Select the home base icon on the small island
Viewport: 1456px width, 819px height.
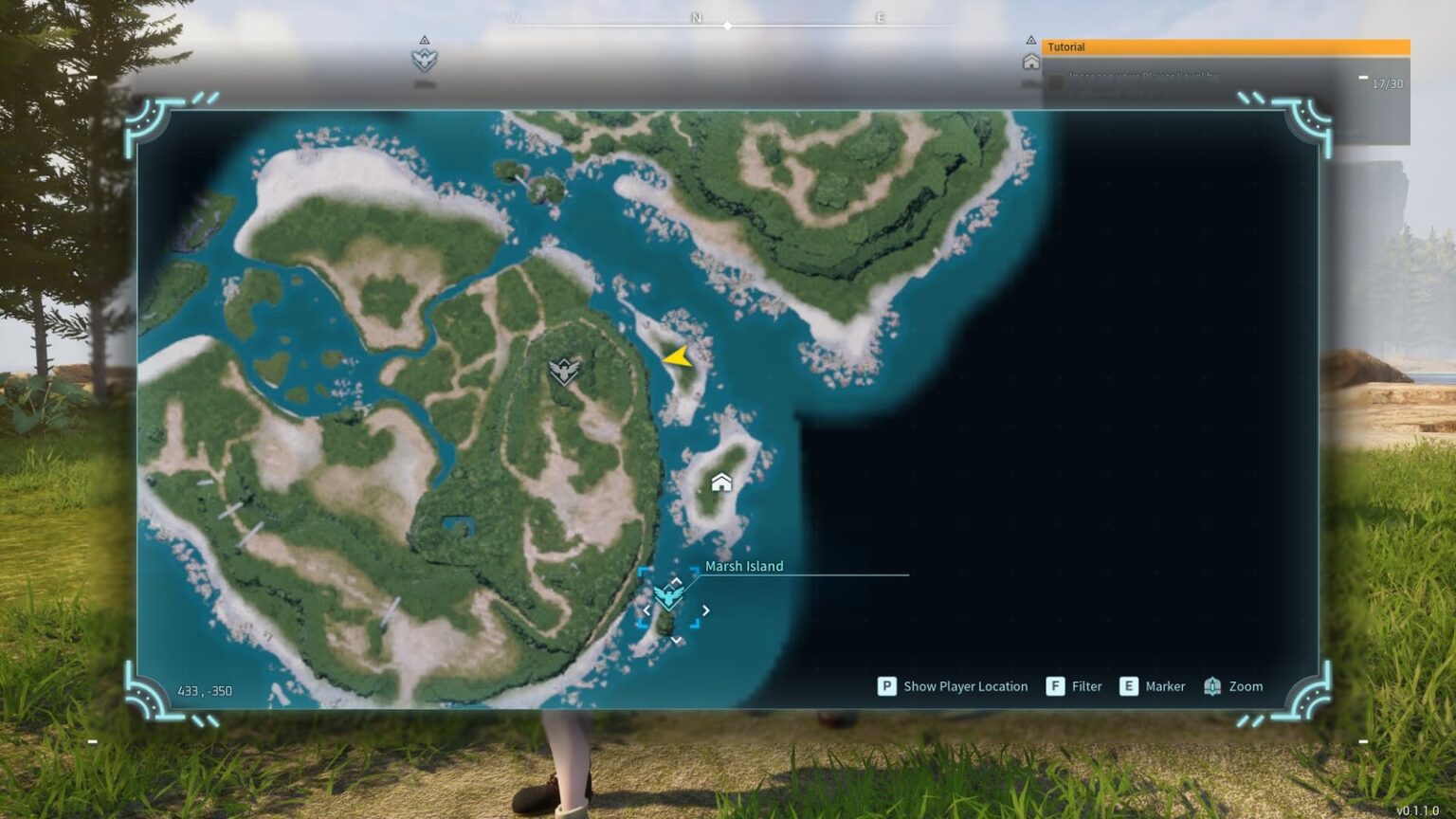coord(720,482)
